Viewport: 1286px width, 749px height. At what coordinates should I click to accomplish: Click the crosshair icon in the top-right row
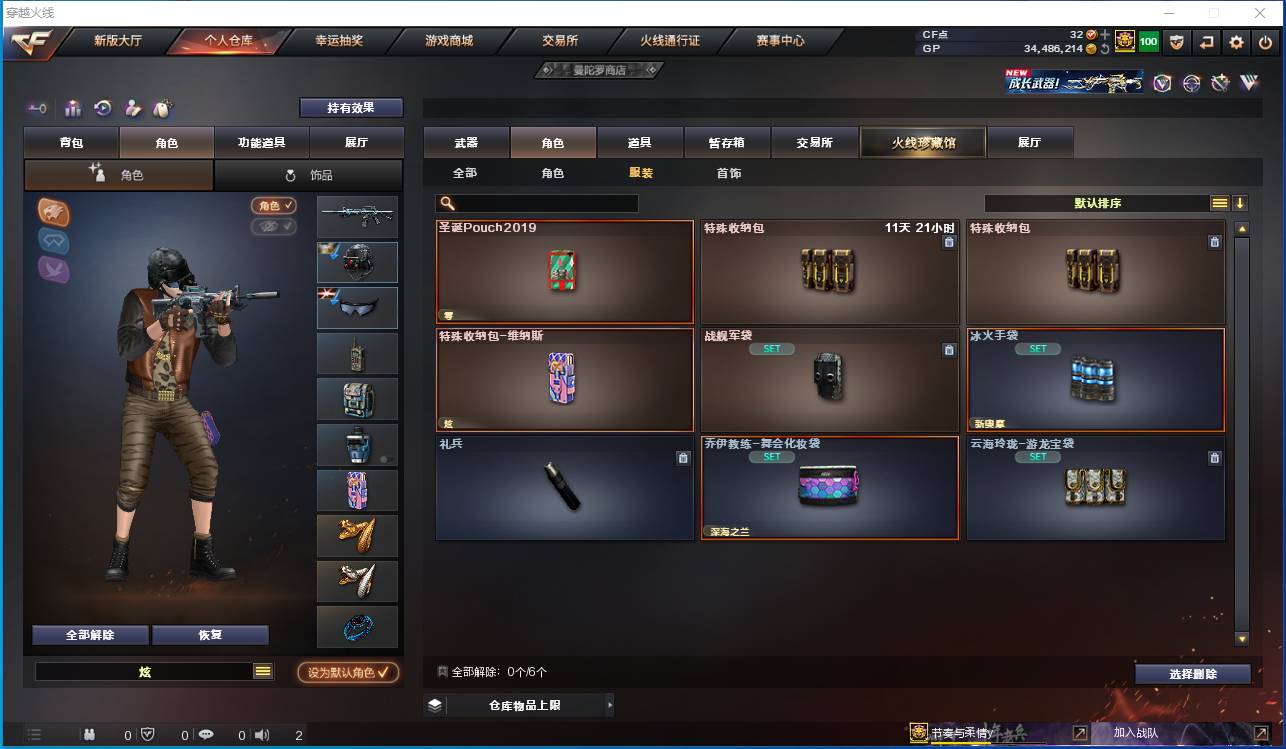pyautogui.click(x=1191, y=84)
